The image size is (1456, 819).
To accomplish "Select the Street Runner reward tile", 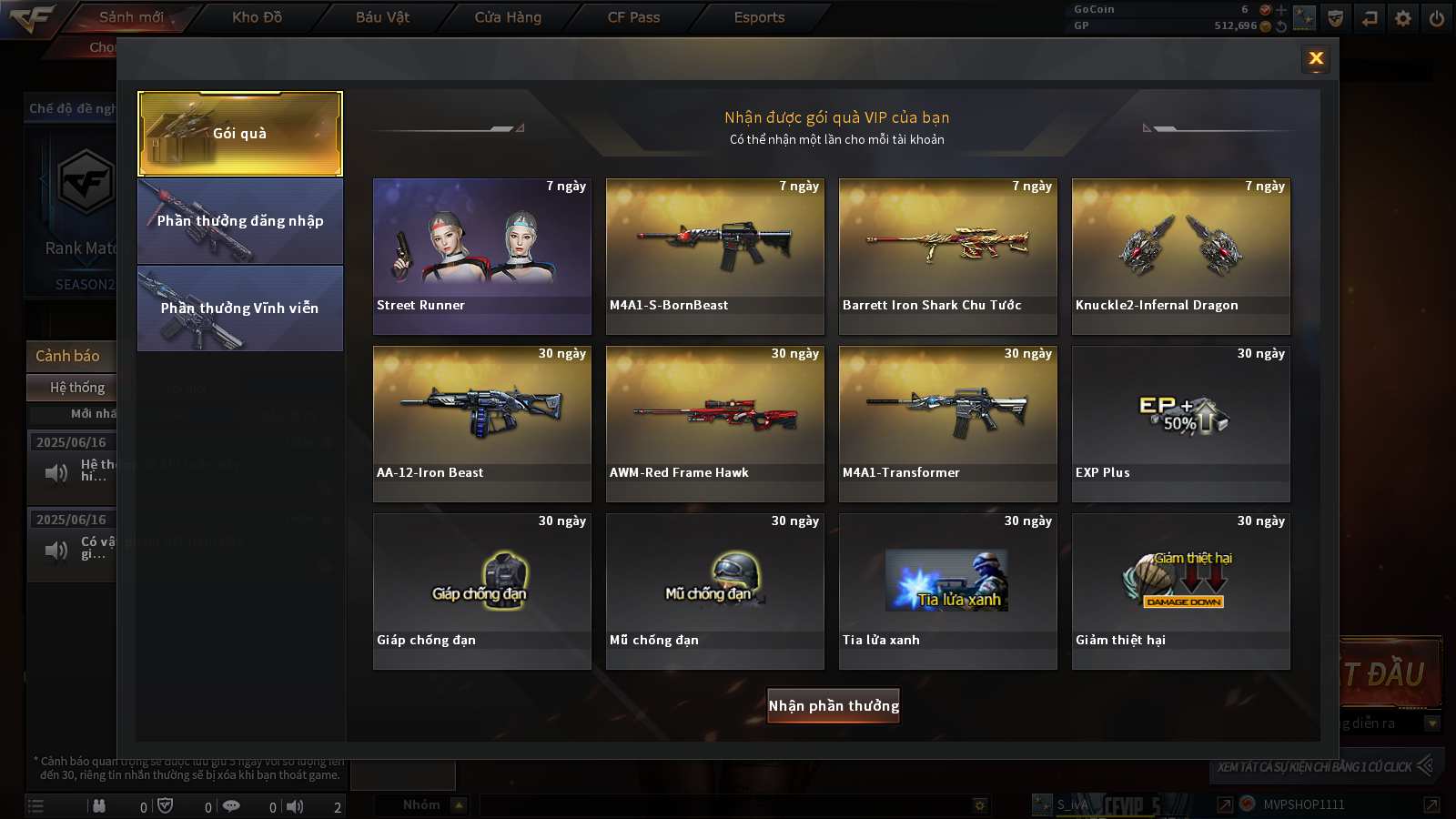I will tap(482, 256).
